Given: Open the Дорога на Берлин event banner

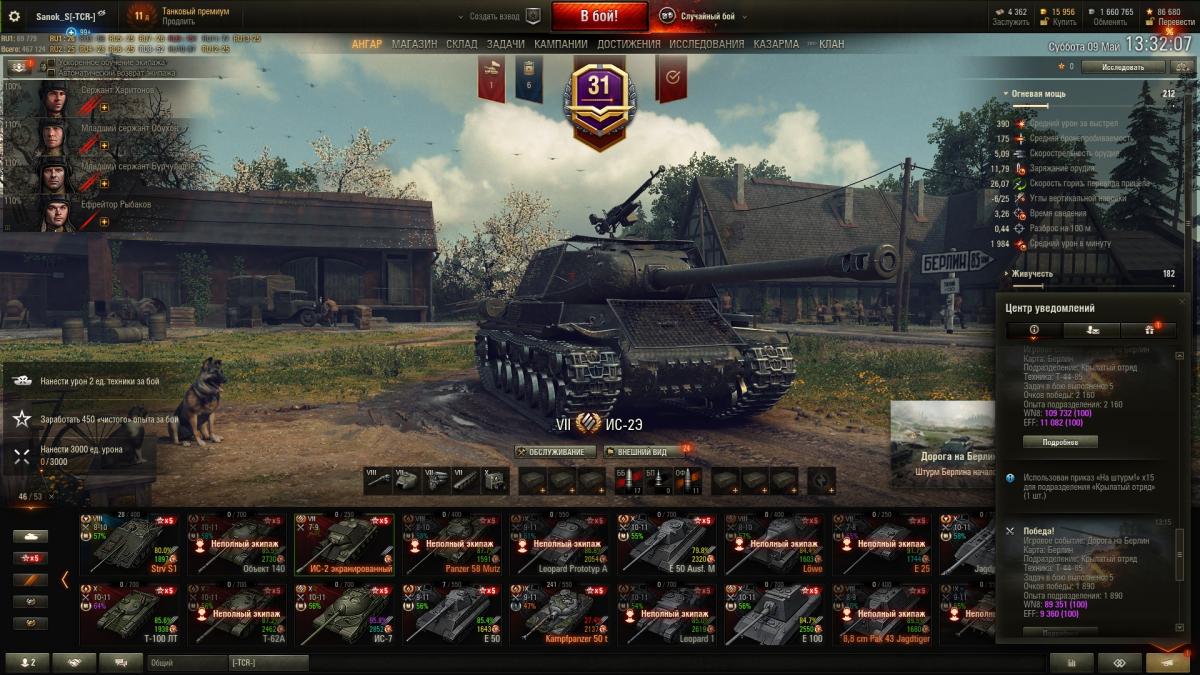Looking at the screenshot, I should 942,442.
